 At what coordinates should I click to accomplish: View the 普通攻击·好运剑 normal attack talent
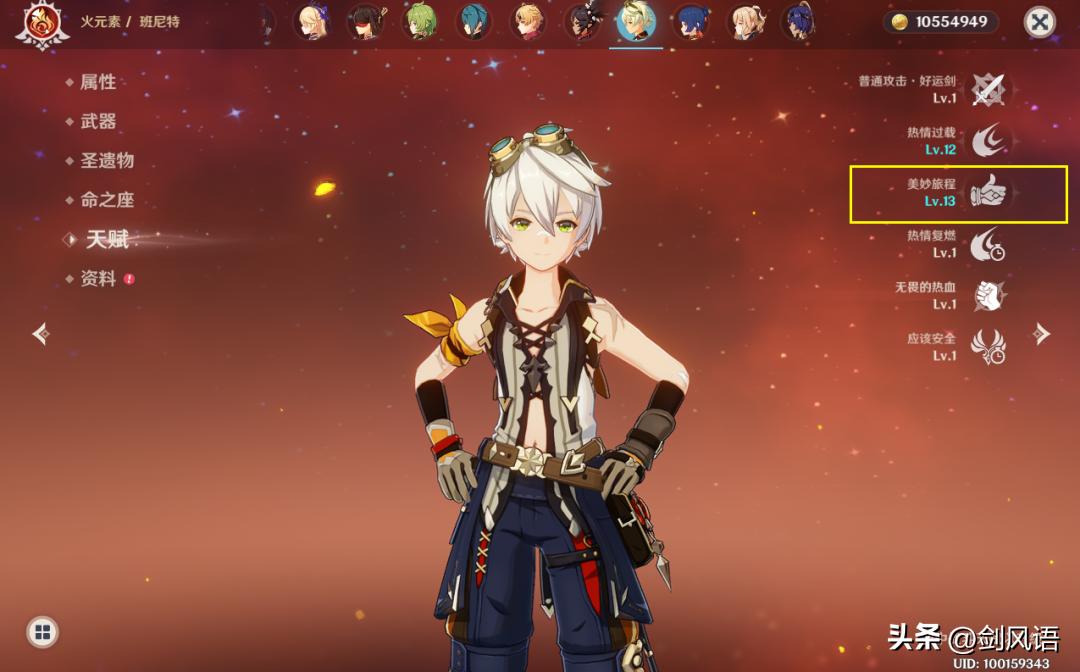pos(989,89)
